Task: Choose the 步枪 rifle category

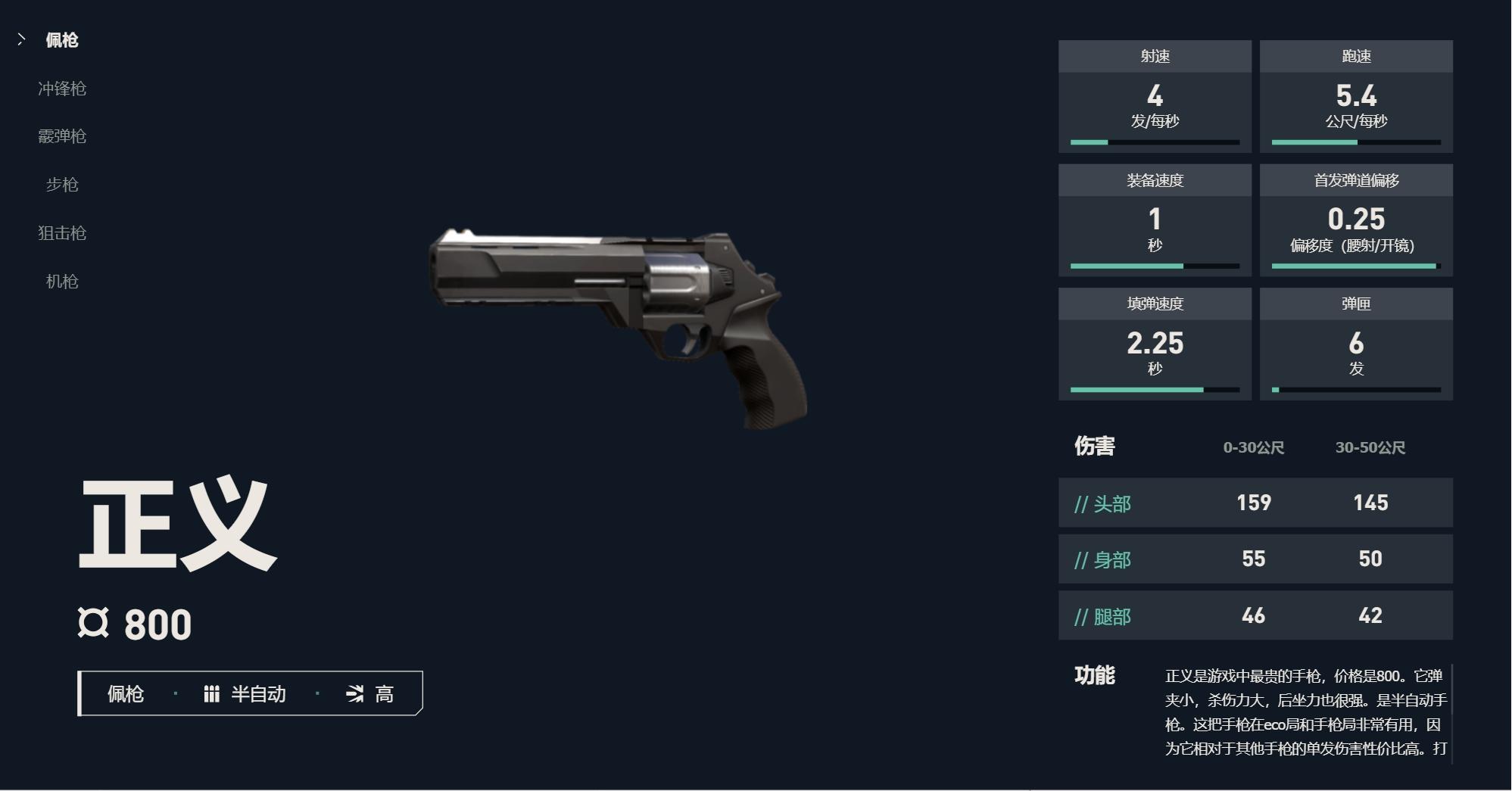Action: point(62,185)
